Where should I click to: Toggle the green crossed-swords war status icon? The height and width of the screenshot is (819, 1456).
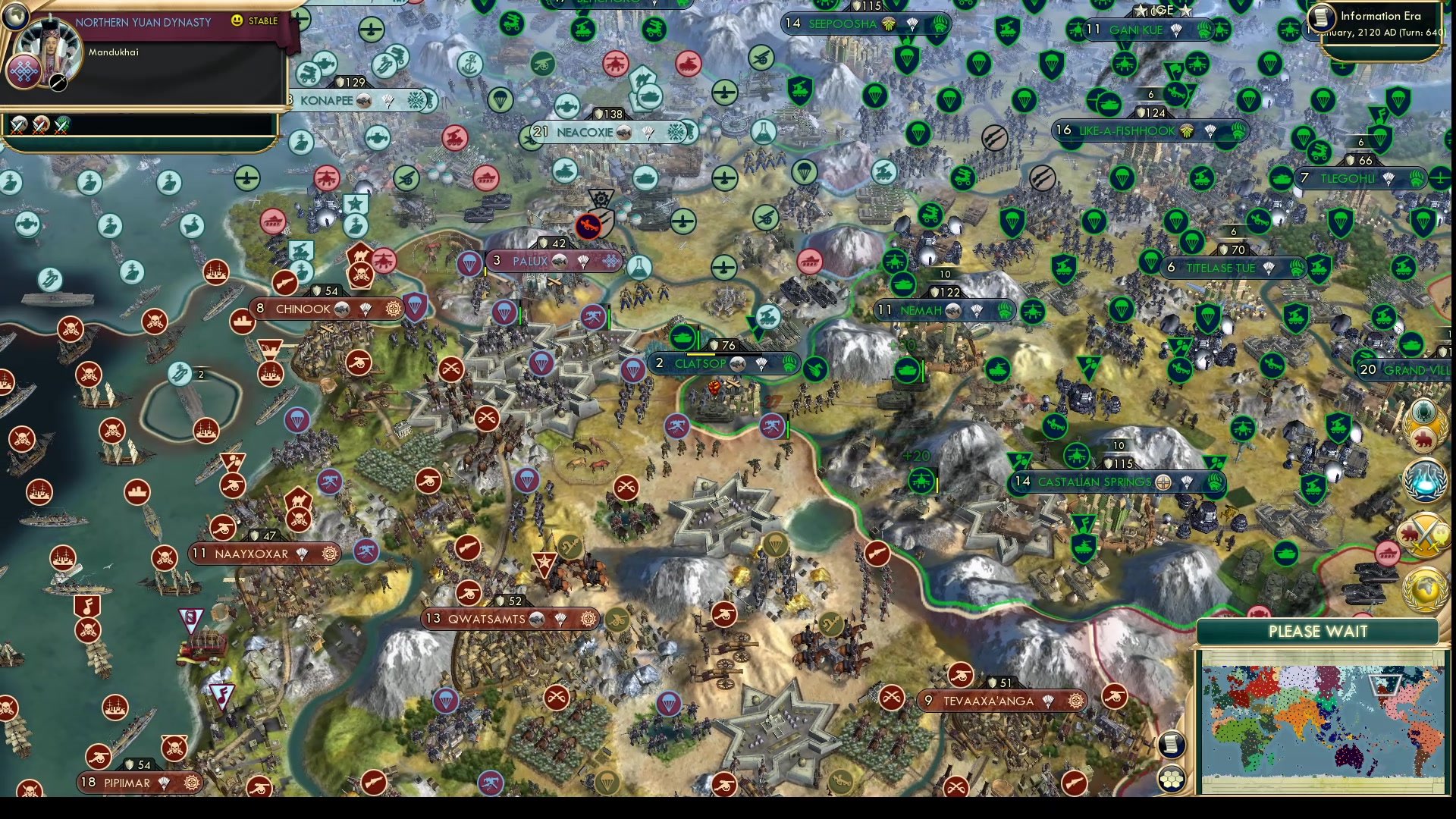[61, 125]
